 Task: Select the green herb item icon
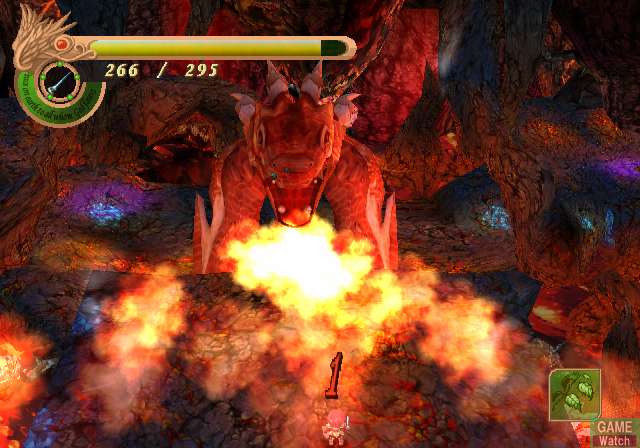573,393
